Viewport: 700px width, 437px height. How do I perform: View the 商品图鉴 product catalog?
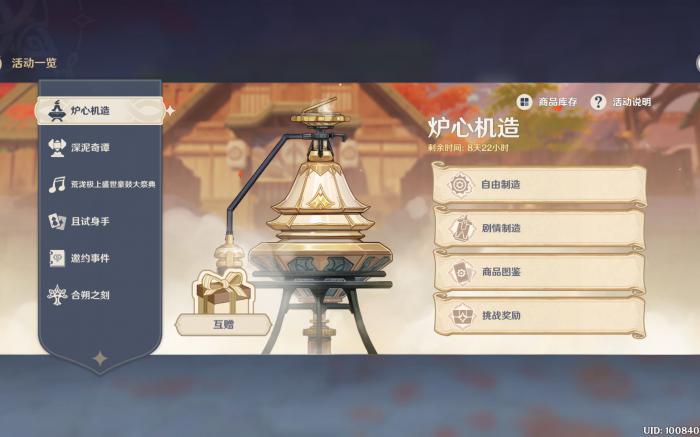pyautogui.click(x=538, y=271)
